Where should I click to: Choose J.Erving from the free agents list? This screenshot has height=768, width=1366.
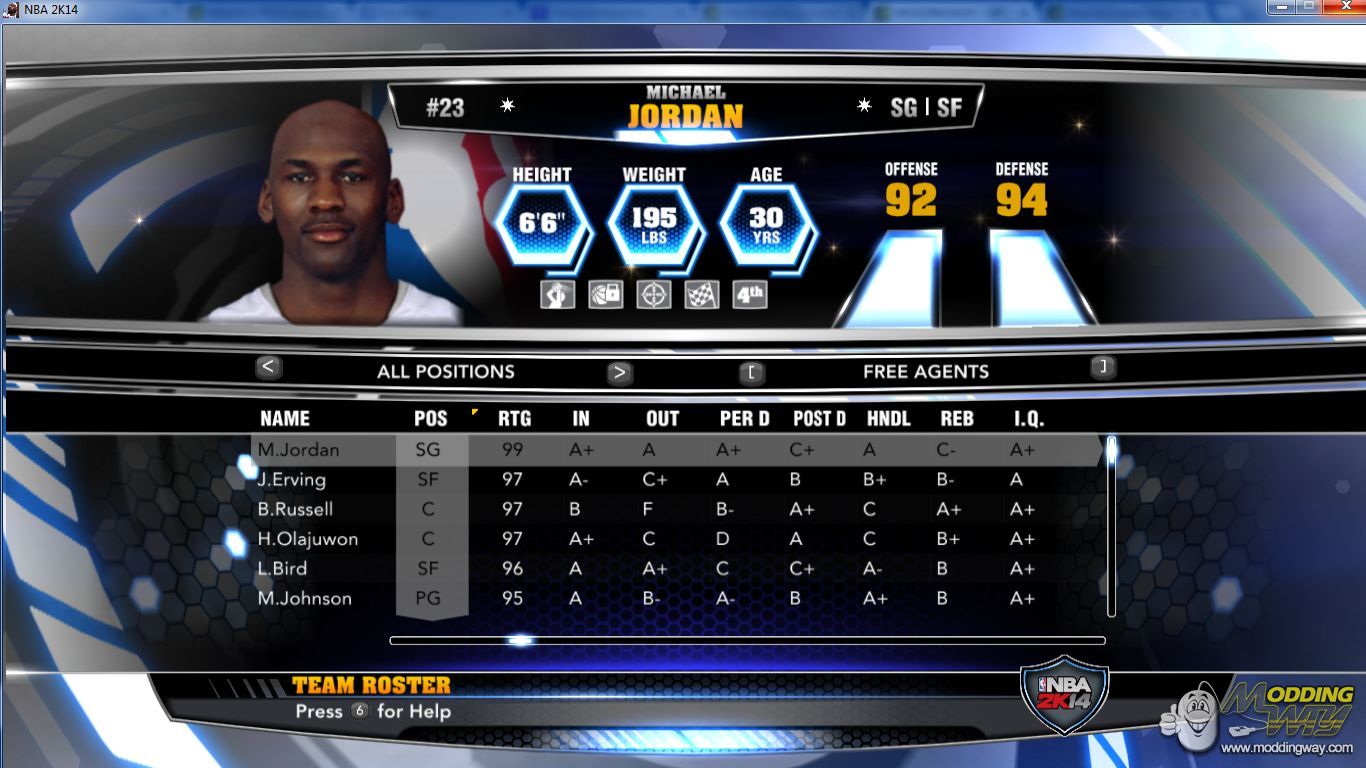pyautogui.click(x=292, y=479)
